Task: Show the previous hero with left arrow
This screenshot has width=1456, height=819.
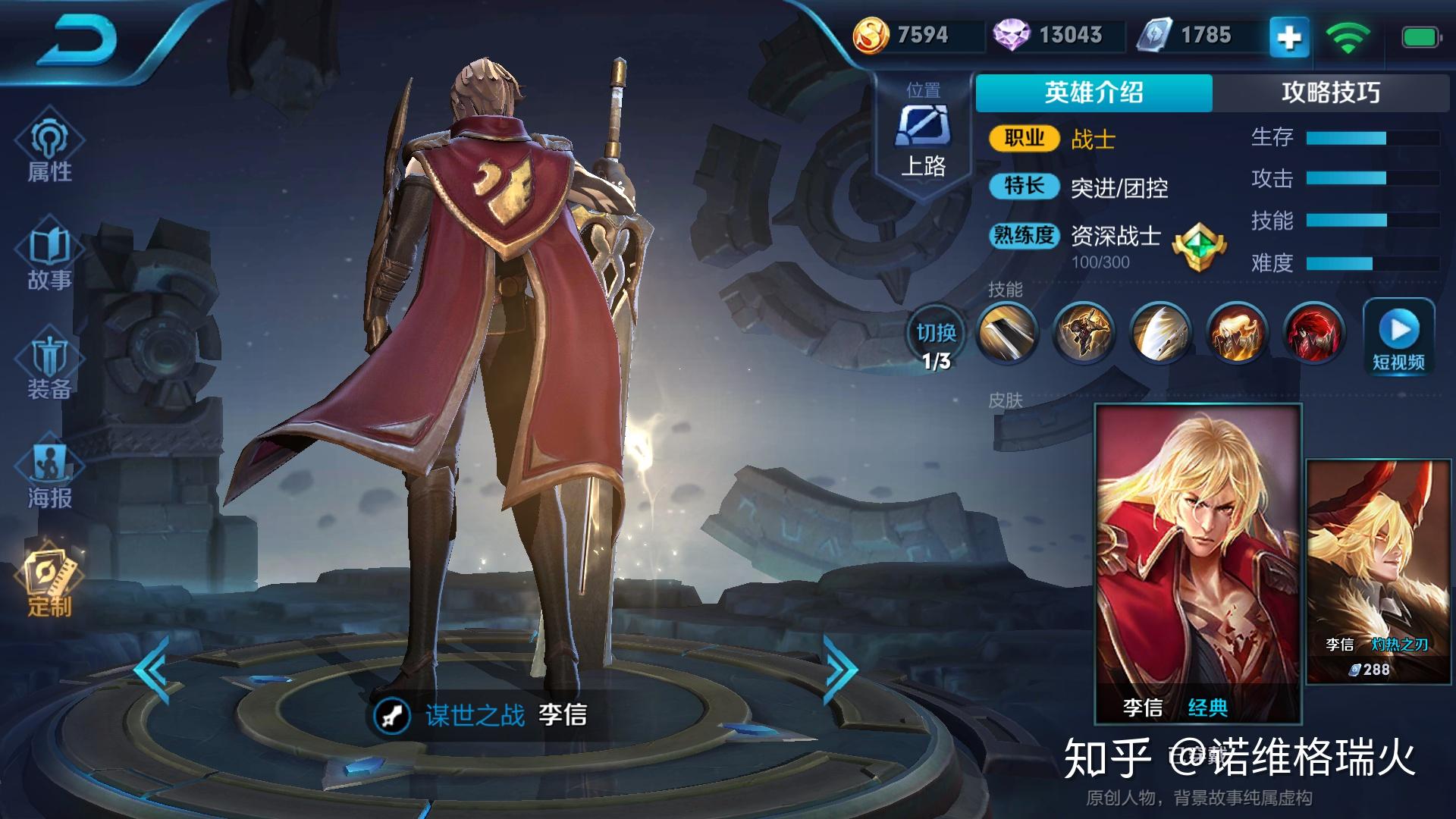Action: coord(153,670)
